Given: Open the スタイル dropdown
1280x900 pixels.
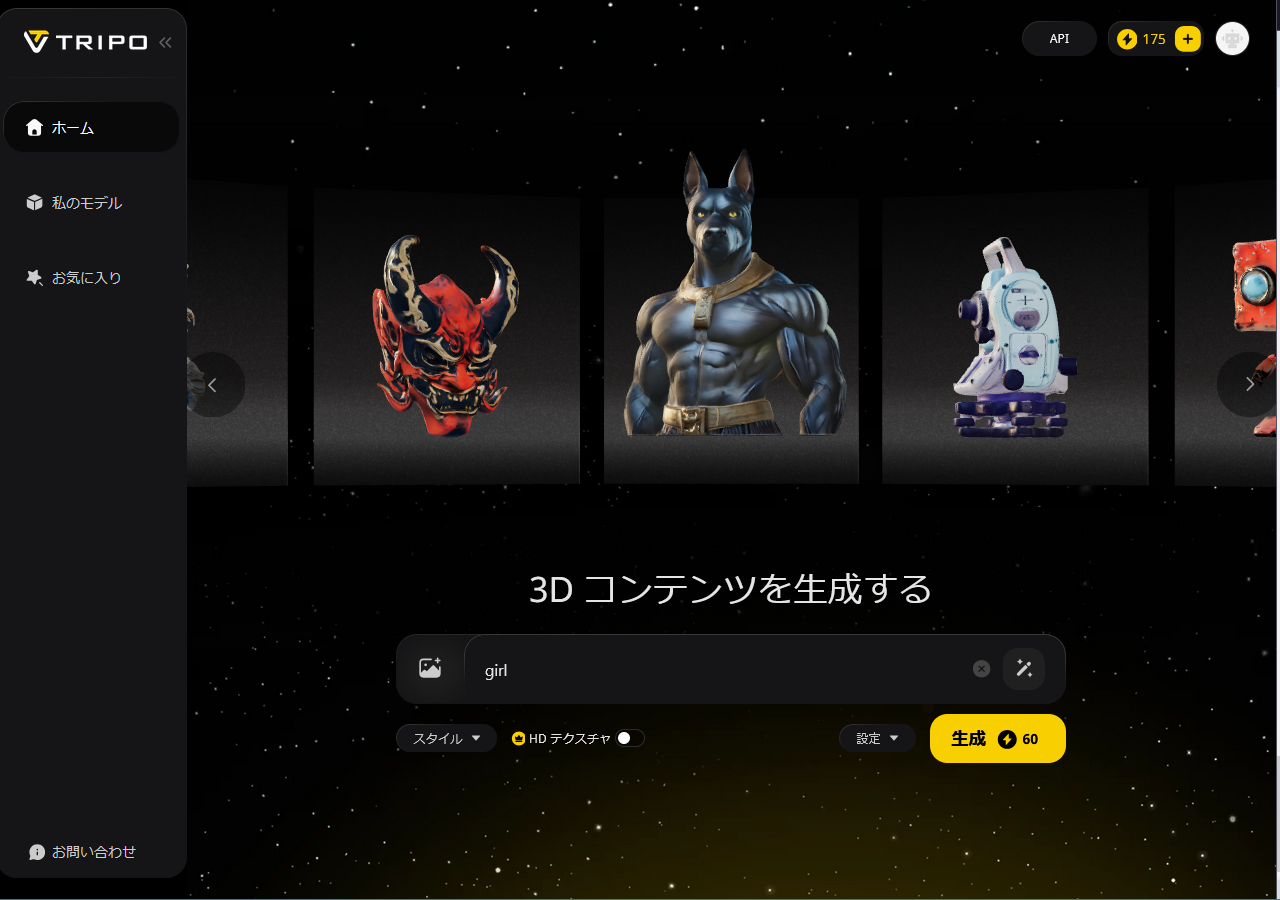Looking at the screenshot, I should click(x=446, y=737).
